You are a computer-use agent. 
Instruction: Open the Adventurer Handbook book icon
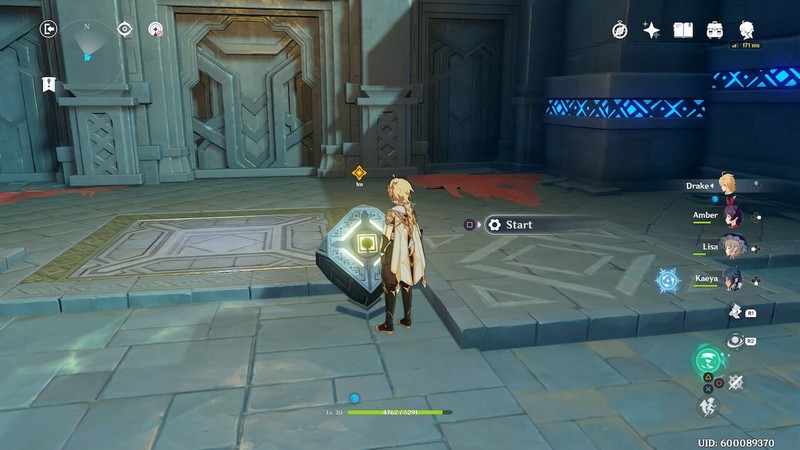683,30
